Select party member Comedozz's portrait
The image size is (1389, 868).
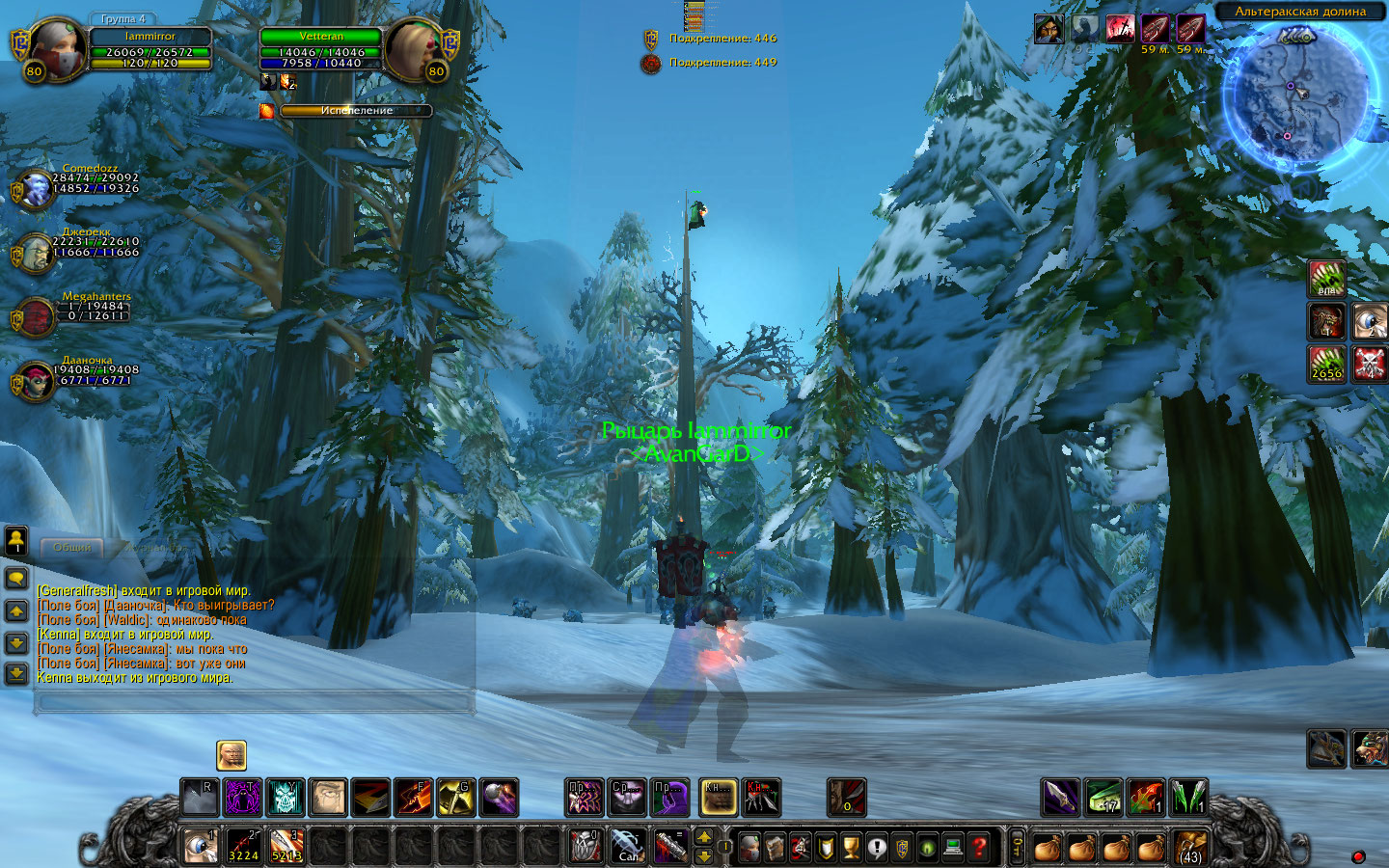click(x=36, y=189)
